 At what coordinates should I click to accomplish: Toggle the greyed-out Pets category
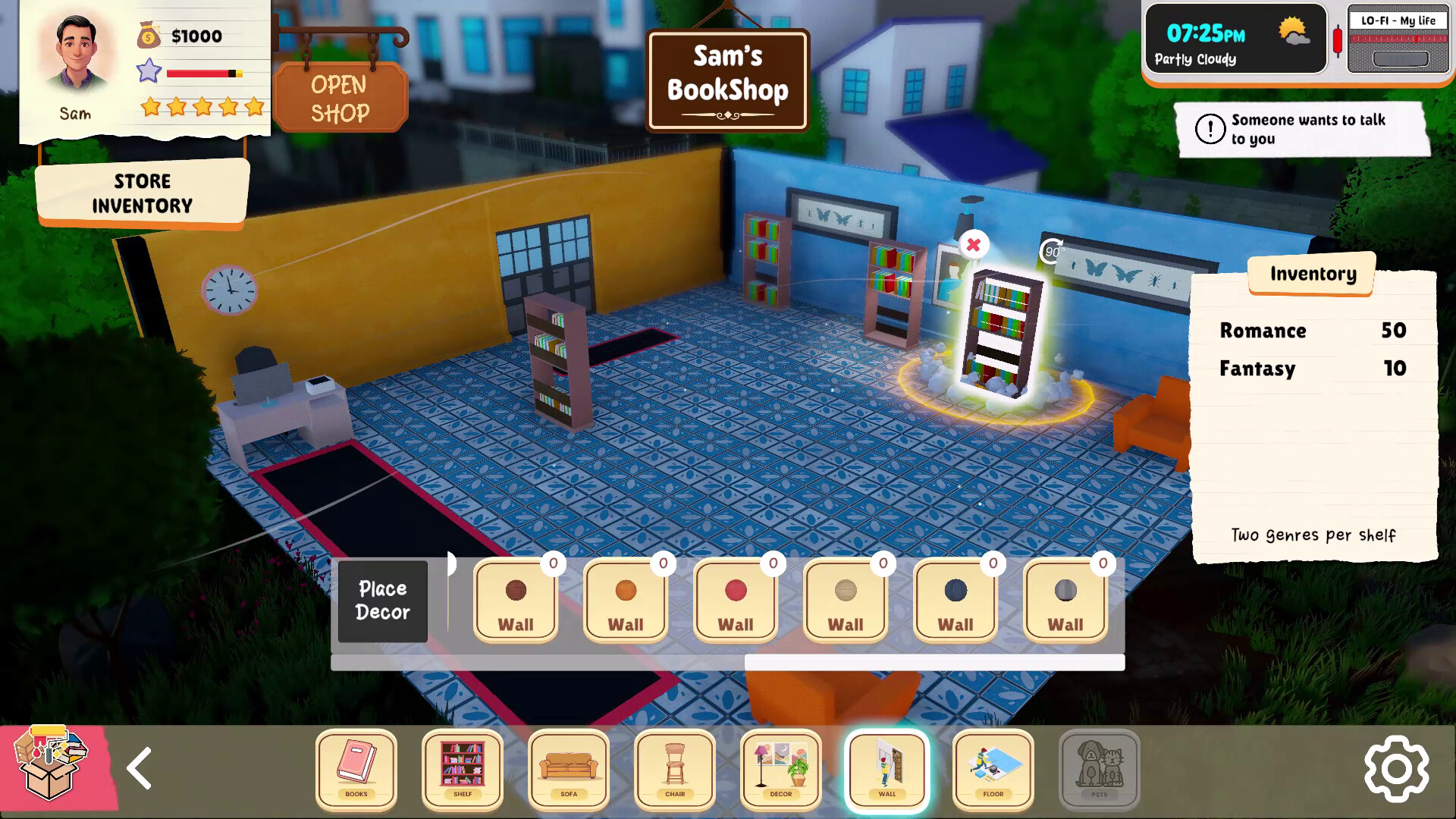pos(1098,770)
